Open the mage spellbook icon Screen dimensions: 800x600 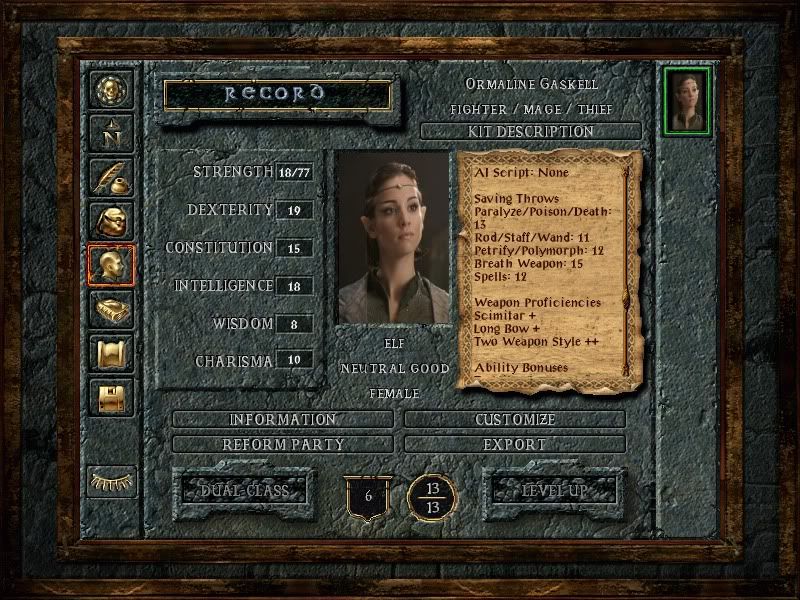click(x=108, y=309)
